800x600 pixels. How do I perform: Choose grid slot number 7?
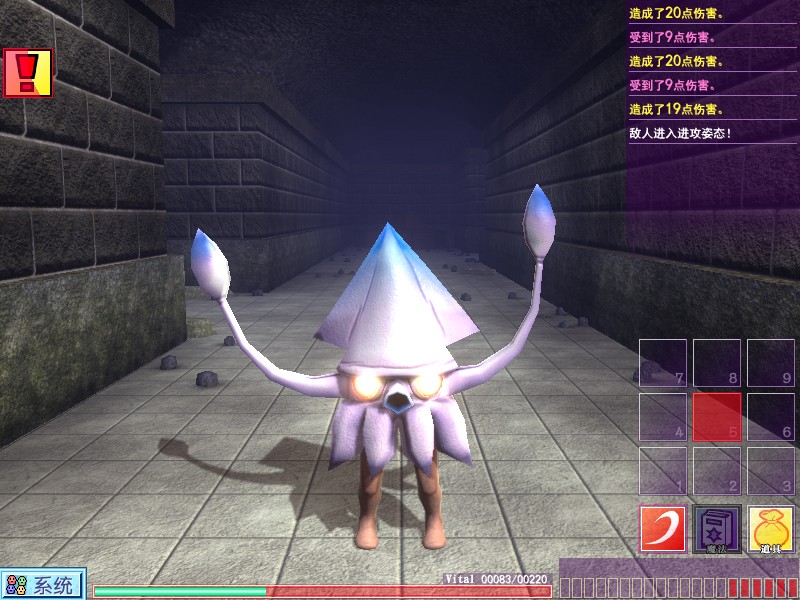pyautogui.click(x=663, y=363)
